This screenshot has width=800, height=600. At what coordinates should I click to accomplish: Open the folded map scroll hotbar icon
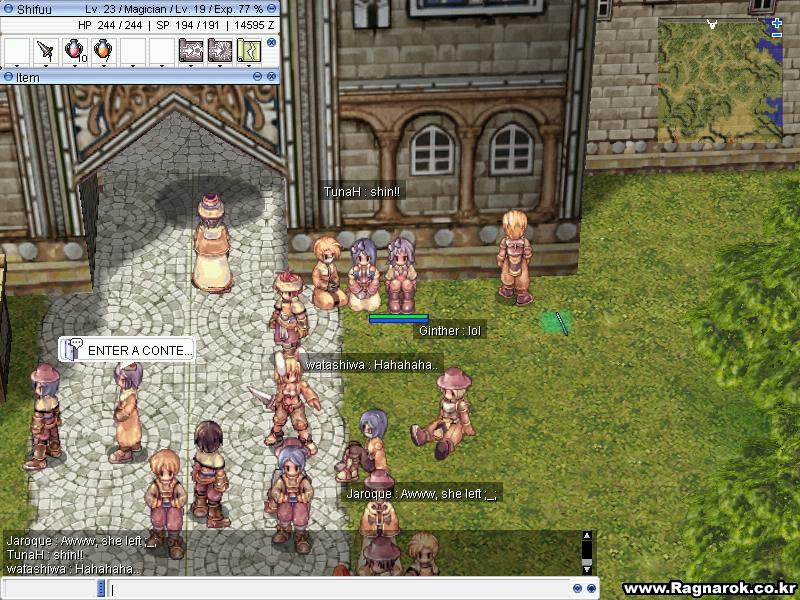coord(248,50)
